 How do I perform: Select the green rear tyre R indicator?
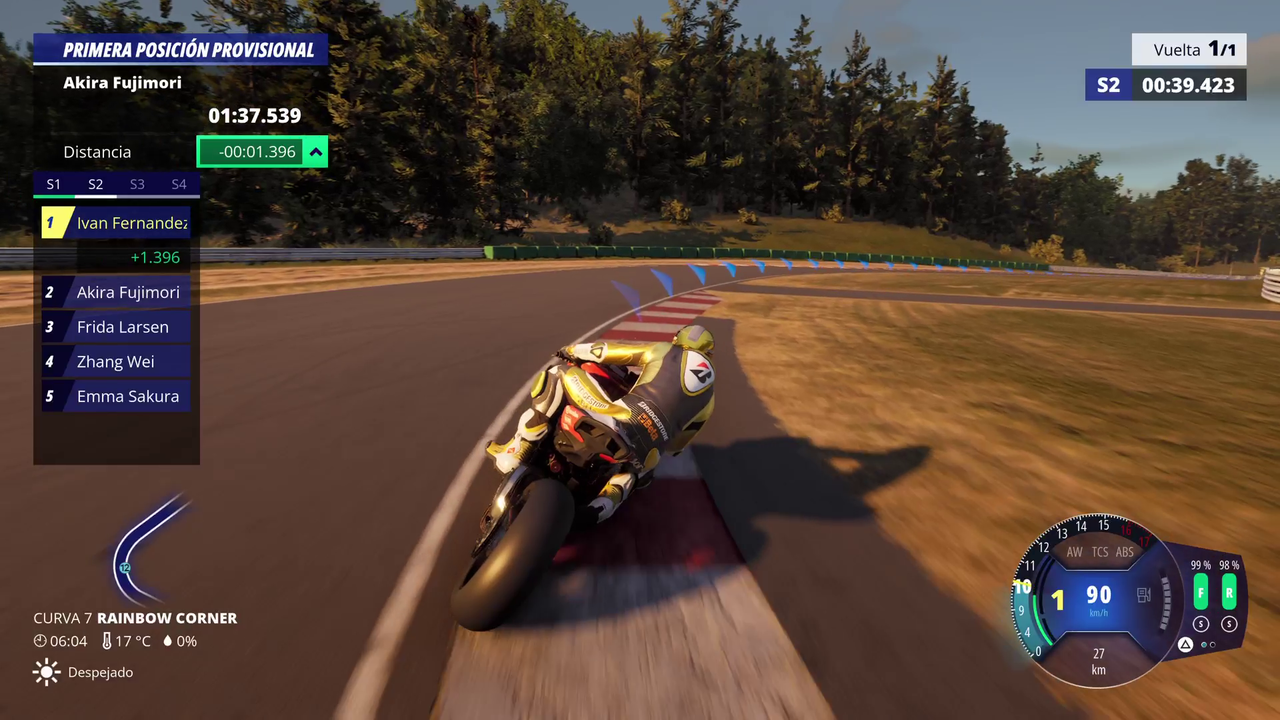[1229, 592]
